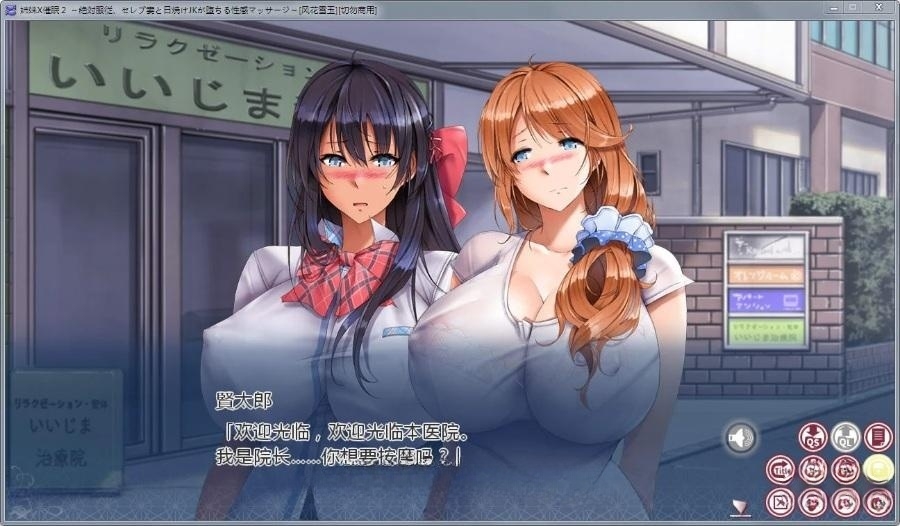Click the glowing yellow round button
This screenshot has height=526, width=900.
click(x=878, y=468)
